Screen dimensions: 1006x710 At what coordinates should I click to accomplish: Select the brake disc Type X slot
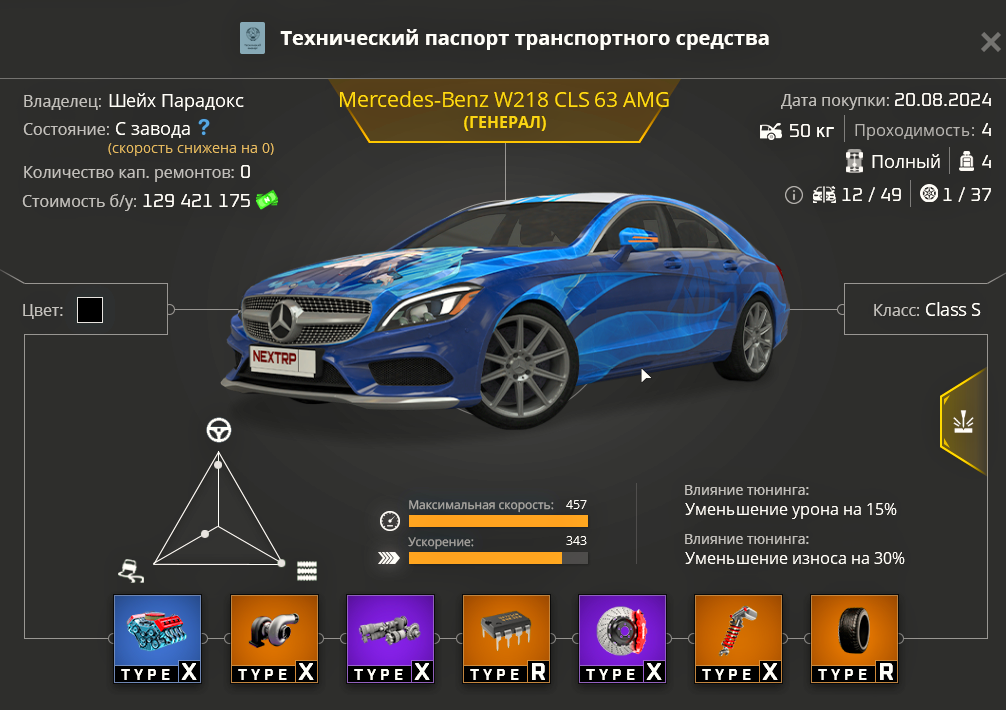[x=622, y=639]
